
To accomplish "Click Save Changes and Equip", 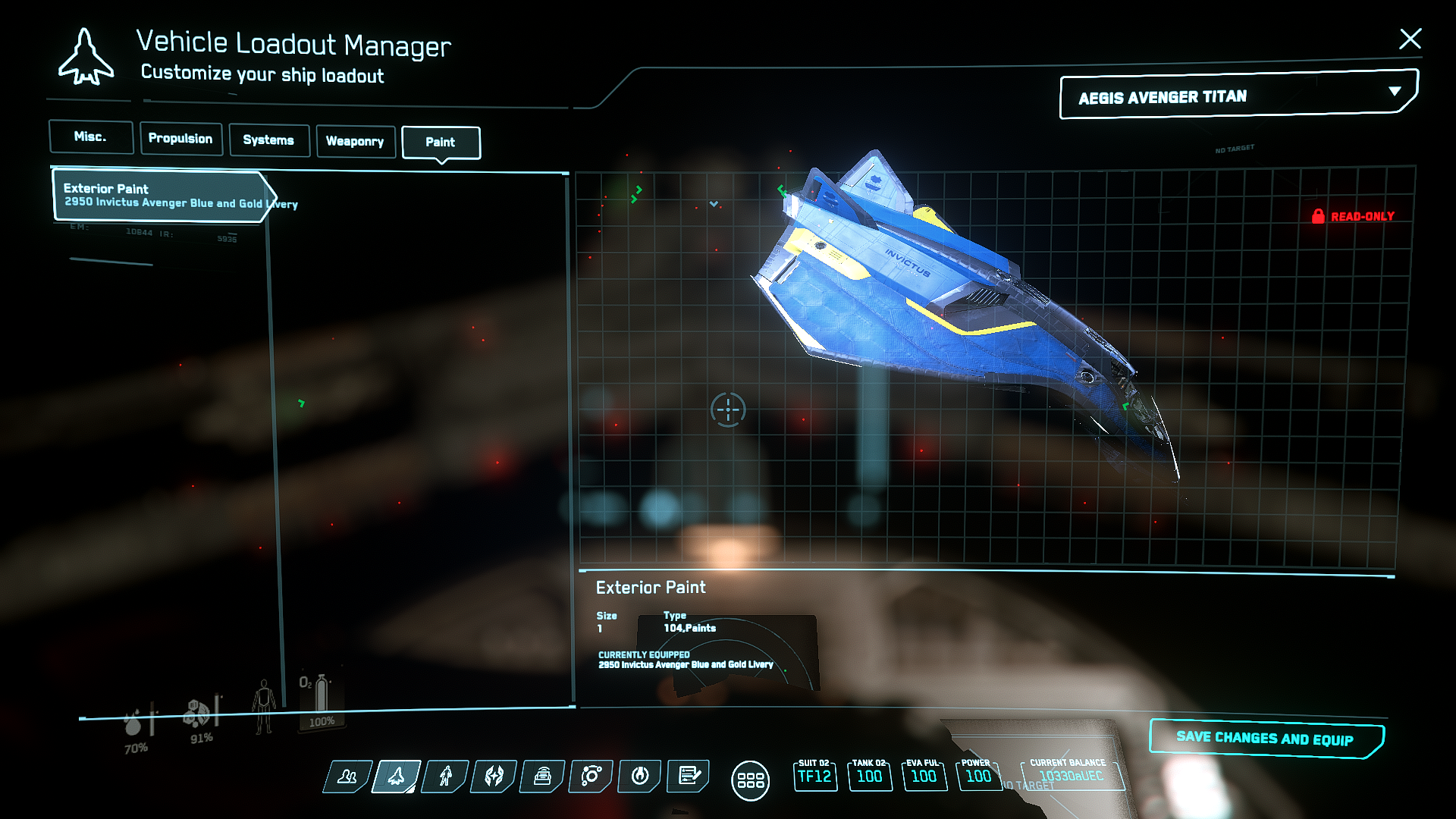I will coord(1265,738).
